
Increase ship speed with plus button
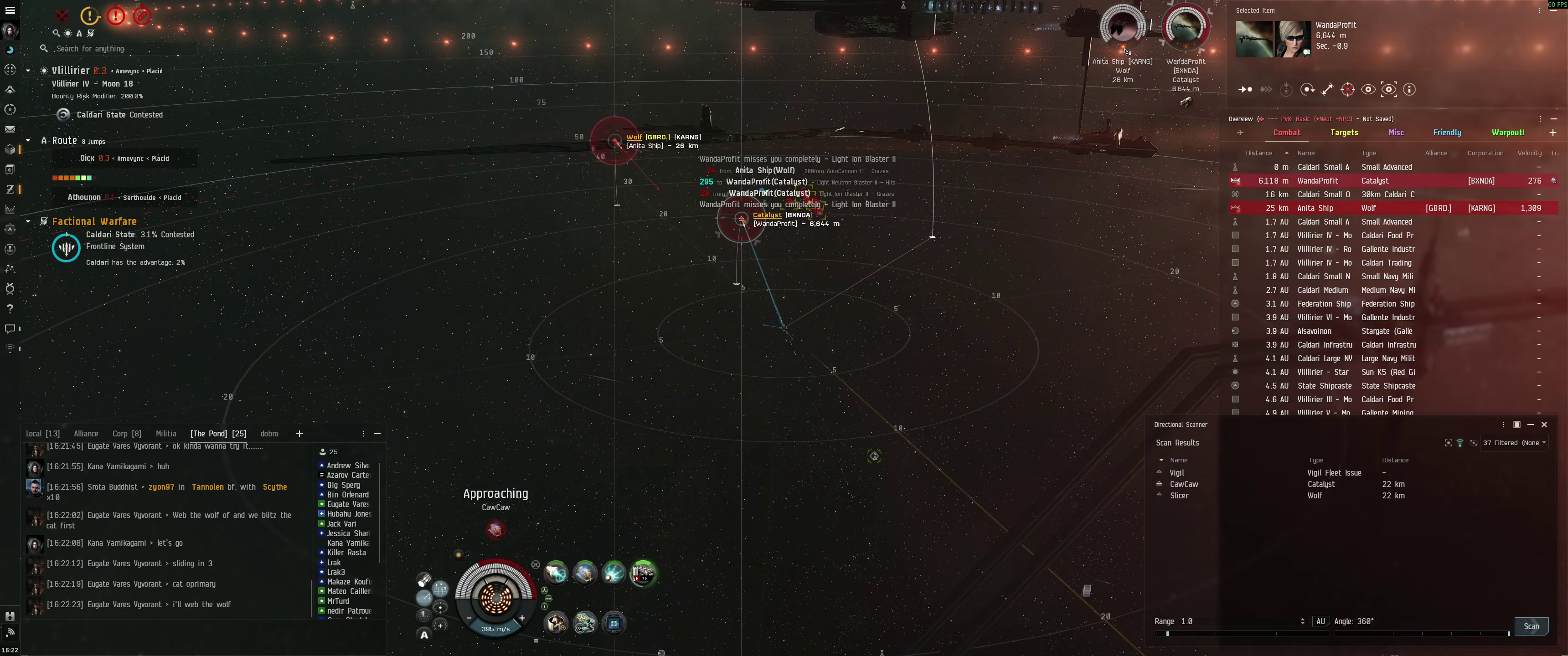(521, 618)
